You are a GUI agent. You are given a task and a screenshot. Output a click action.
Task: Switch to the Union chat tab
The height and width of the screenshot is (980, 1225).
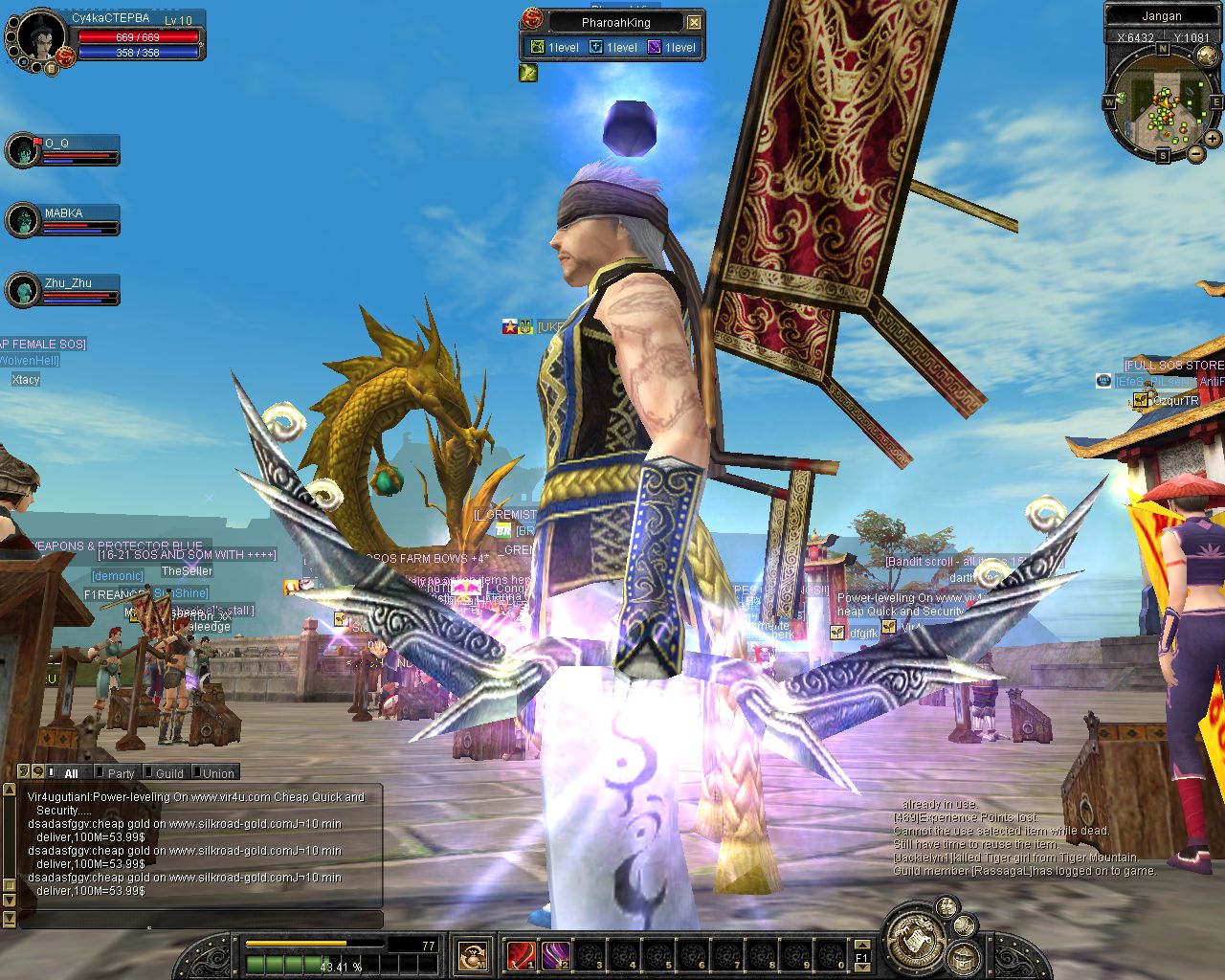(x=218, y=773)
